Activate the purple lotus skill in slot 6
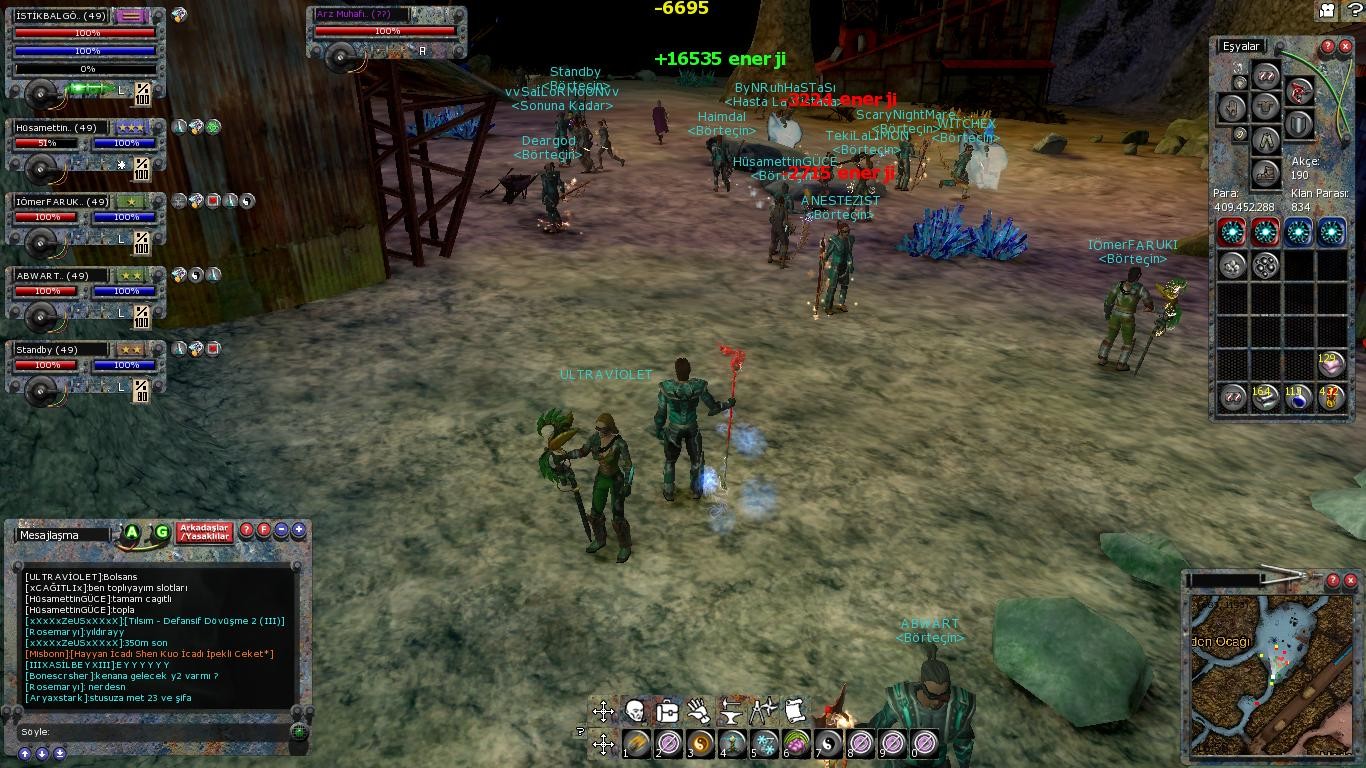The width and height of the screenshot is (1366, 768). click(x=797, y=744)
